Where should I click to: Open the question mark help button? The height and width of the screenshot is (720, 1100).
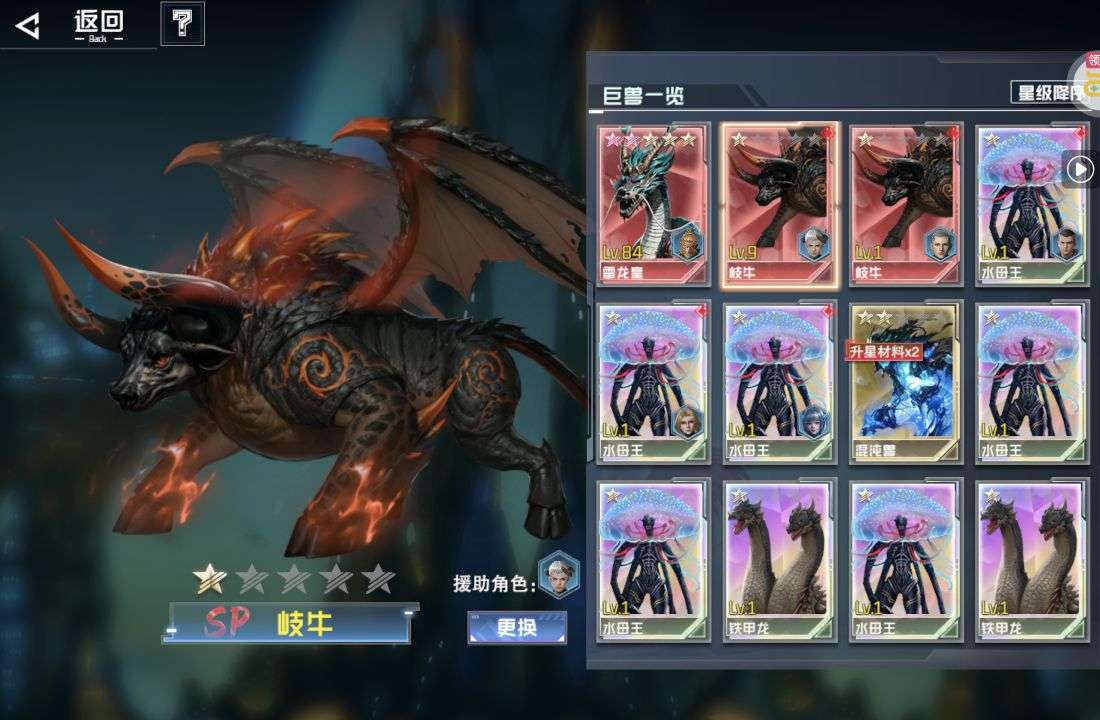click(182, 24)
